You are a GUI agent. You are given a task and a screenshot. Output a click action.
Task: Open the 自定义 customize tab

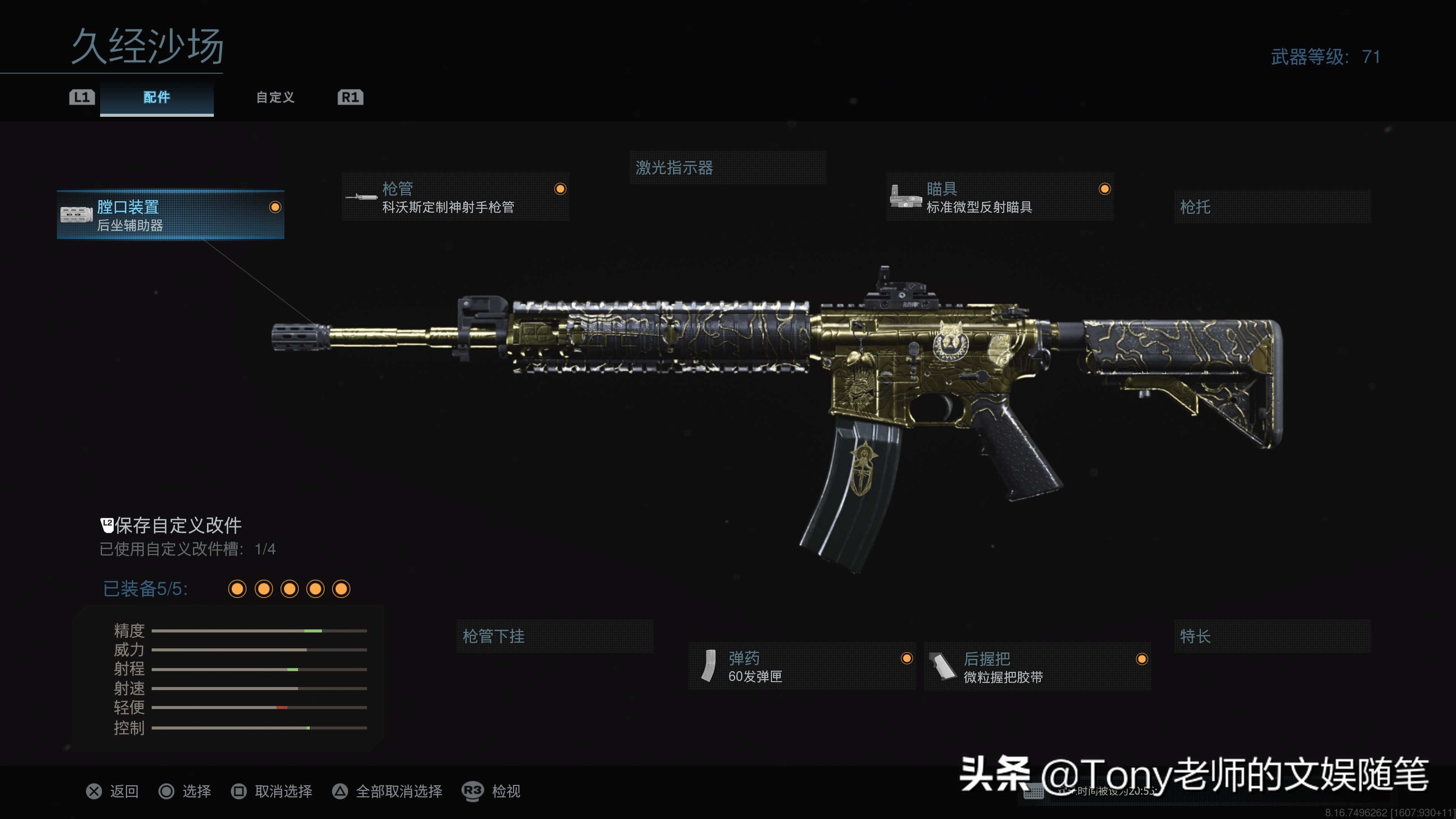pos(275,97)
